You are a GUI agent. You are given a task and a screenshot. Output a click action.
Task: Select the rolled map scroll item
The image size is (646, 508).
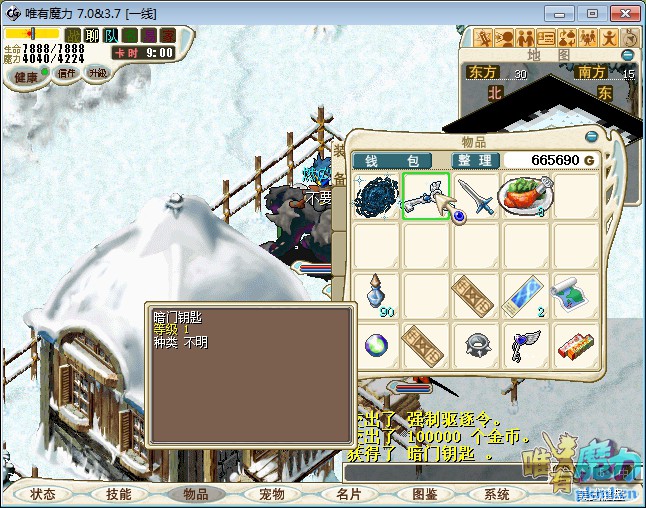[x=575, y=295]
